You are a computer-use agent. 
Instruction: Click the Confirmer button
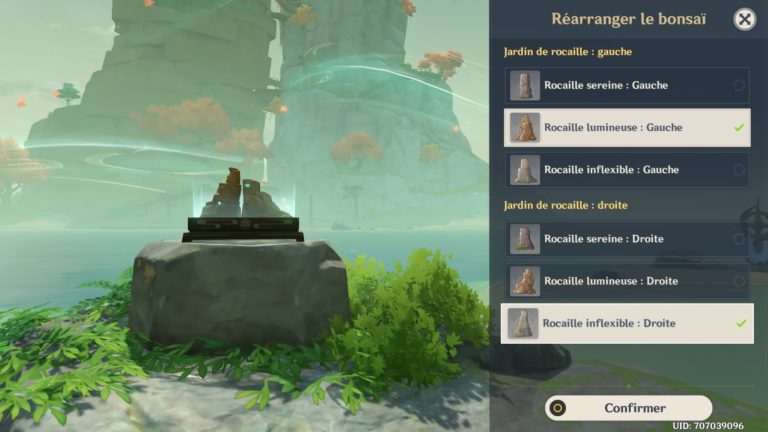[629, 408]
